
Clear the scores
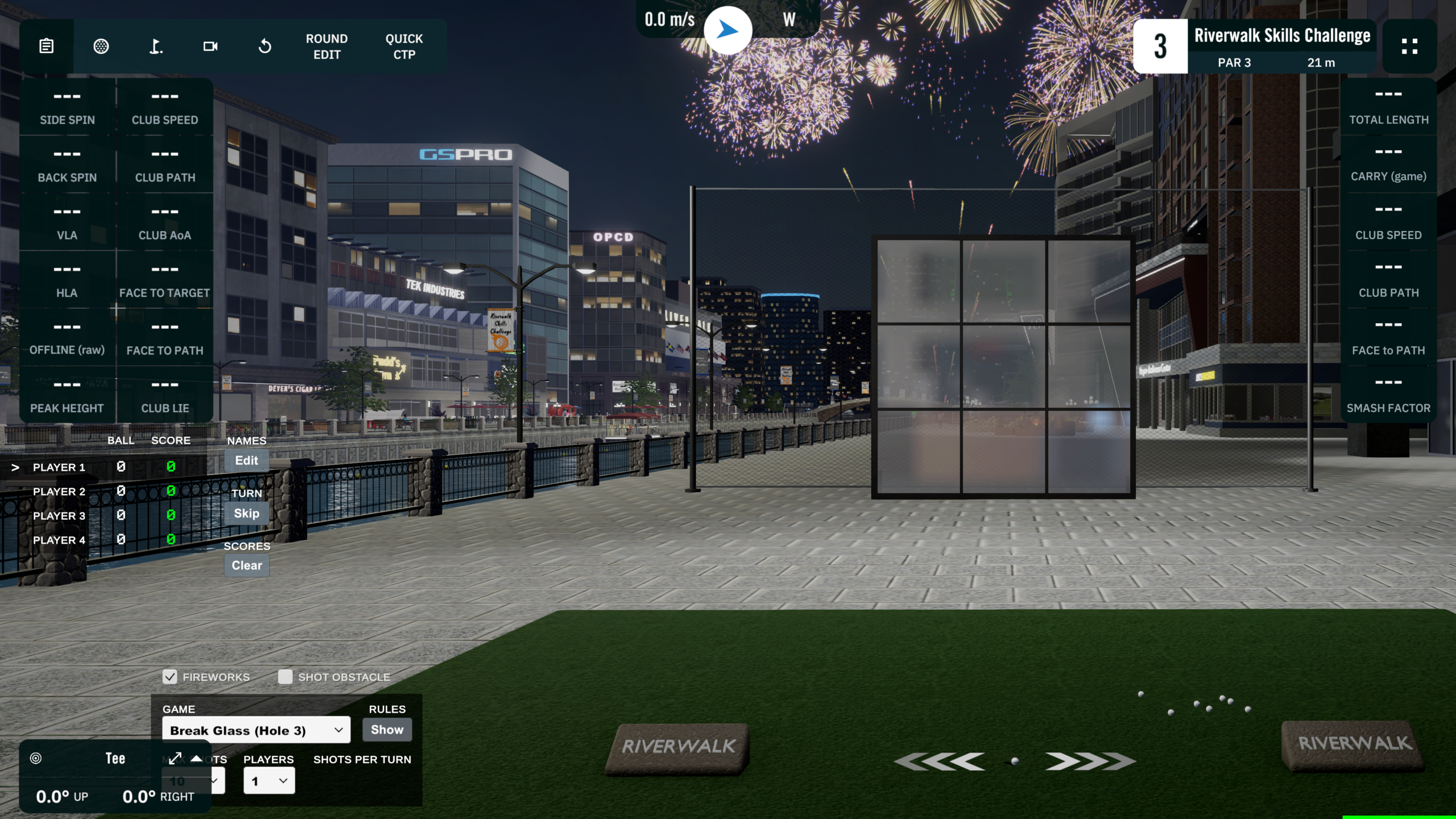pos(246,566)
